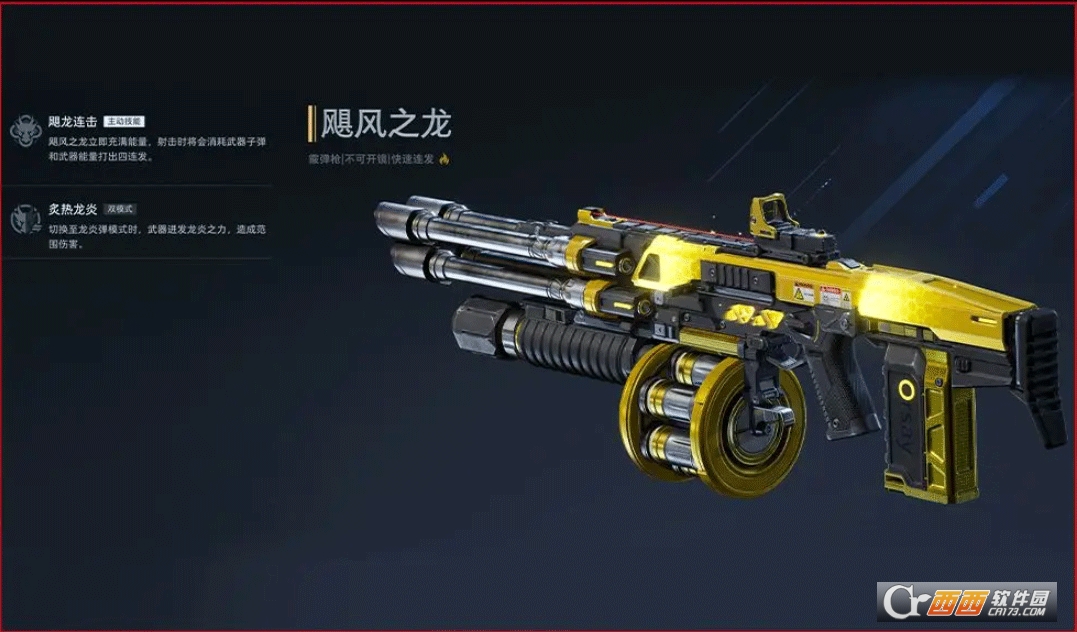The height and width of the screenshot is (632, 1077).
Task: Open the 西西软件园 watermark logo
Action: click(x=967, y=601)
